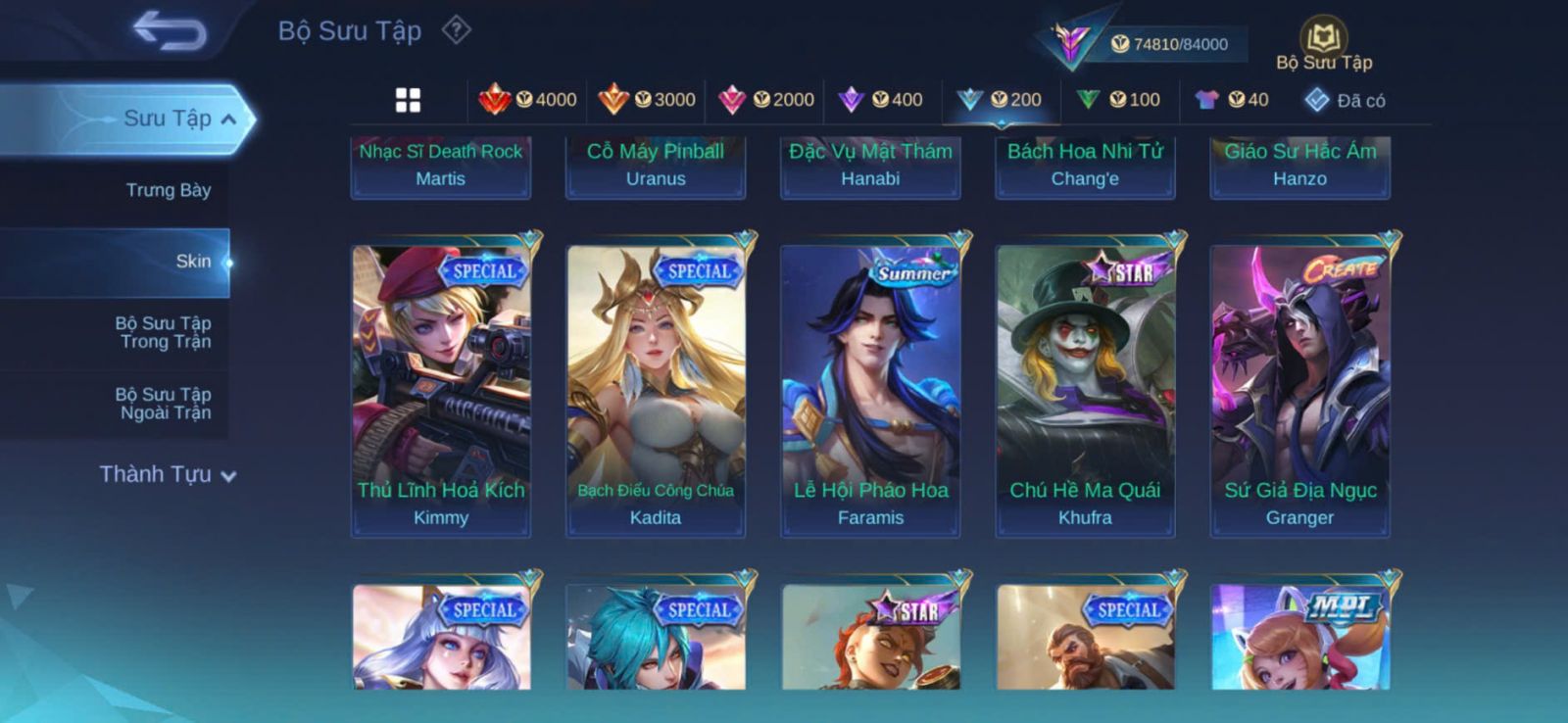1568x723 pixels.
Task: View the 400 point tier skins
Action: 881,100
